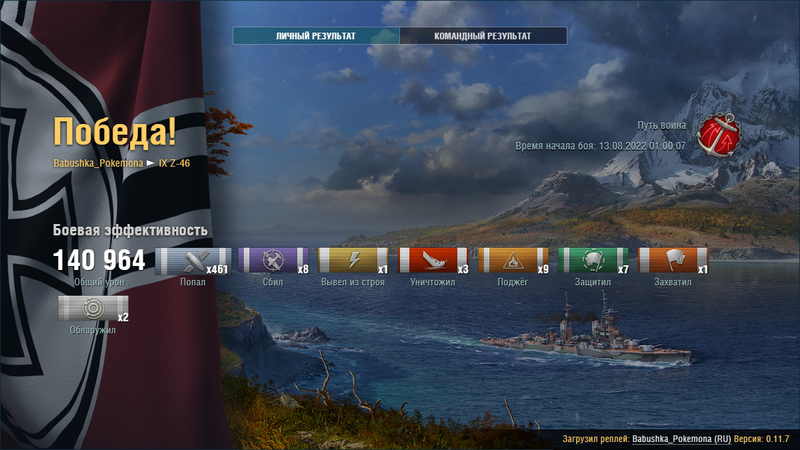The height and width of the screenshot is (450, 800).
Task: Open the Командный результат tab
Action: point(483,36)
